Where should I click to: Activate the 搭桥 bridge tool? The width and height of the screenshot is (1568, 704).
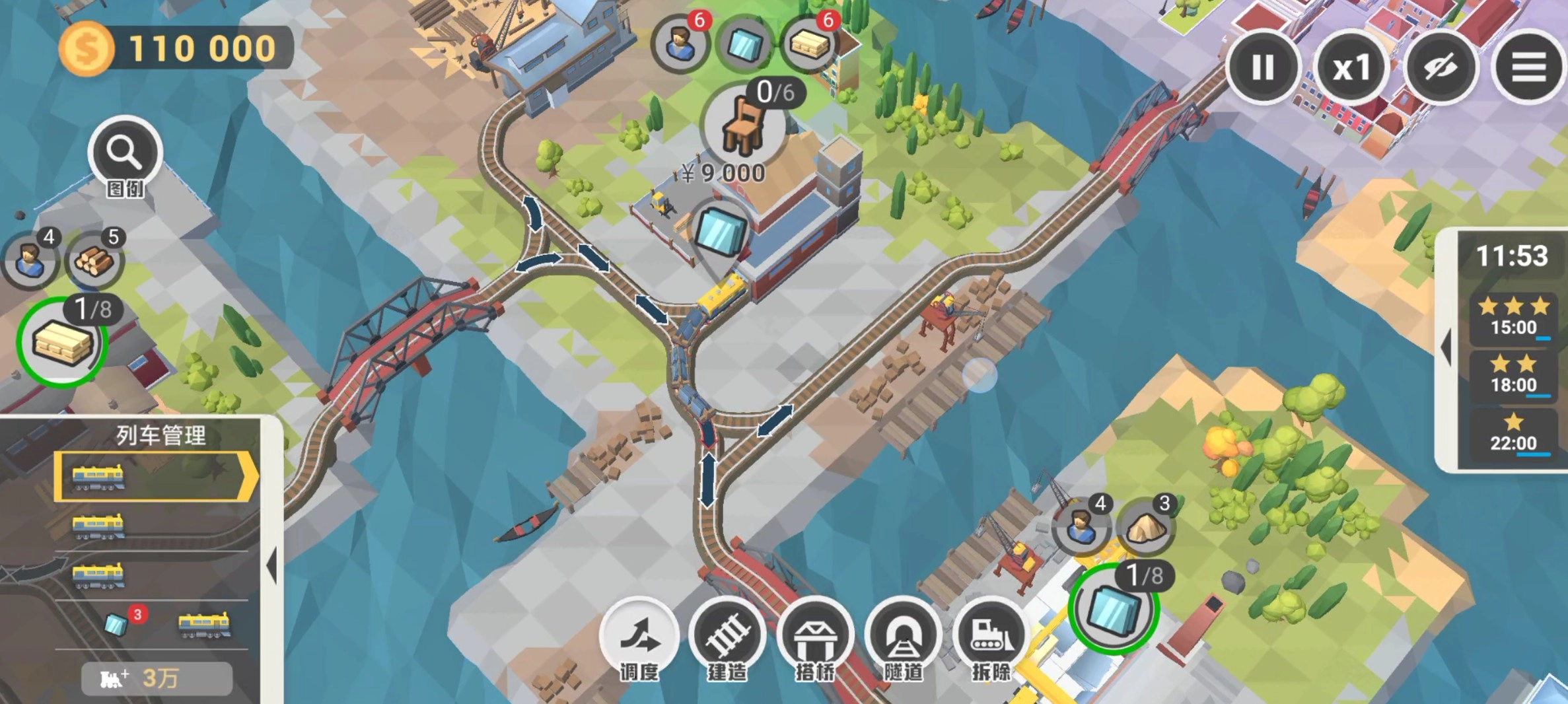(815, 635)
